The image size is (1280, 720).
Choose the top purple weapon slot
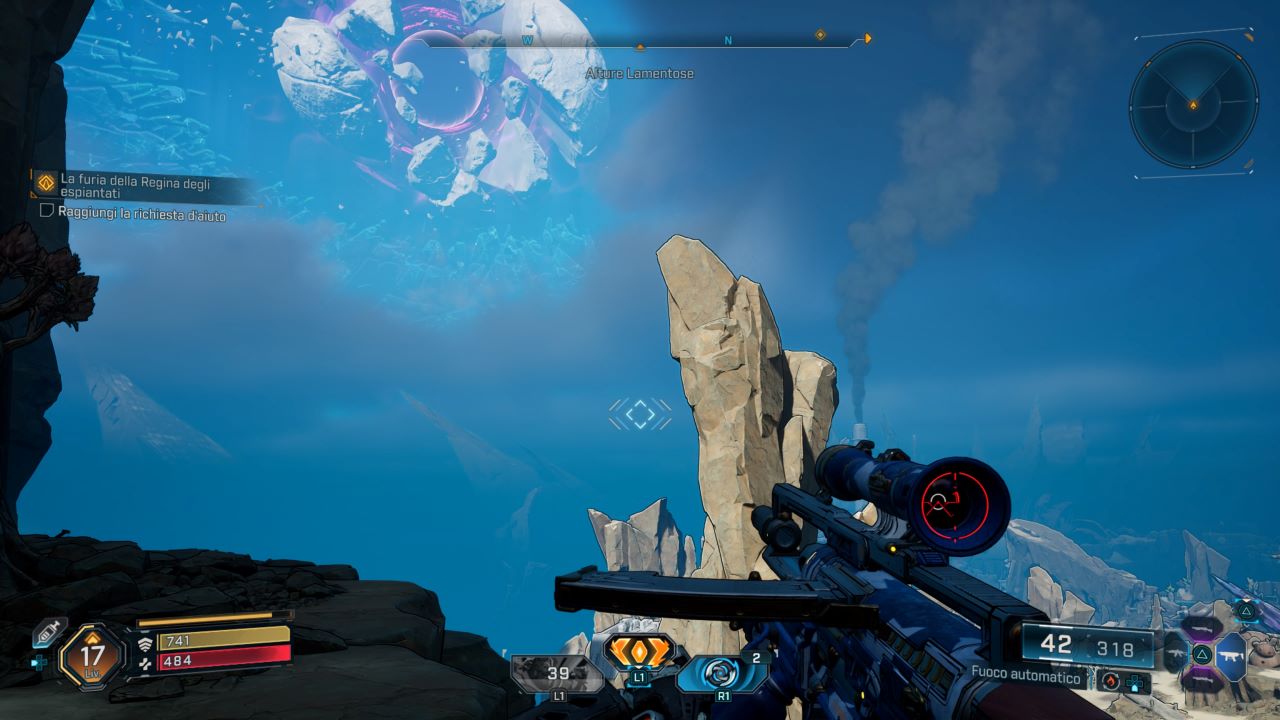click(x=1201, y=627)
